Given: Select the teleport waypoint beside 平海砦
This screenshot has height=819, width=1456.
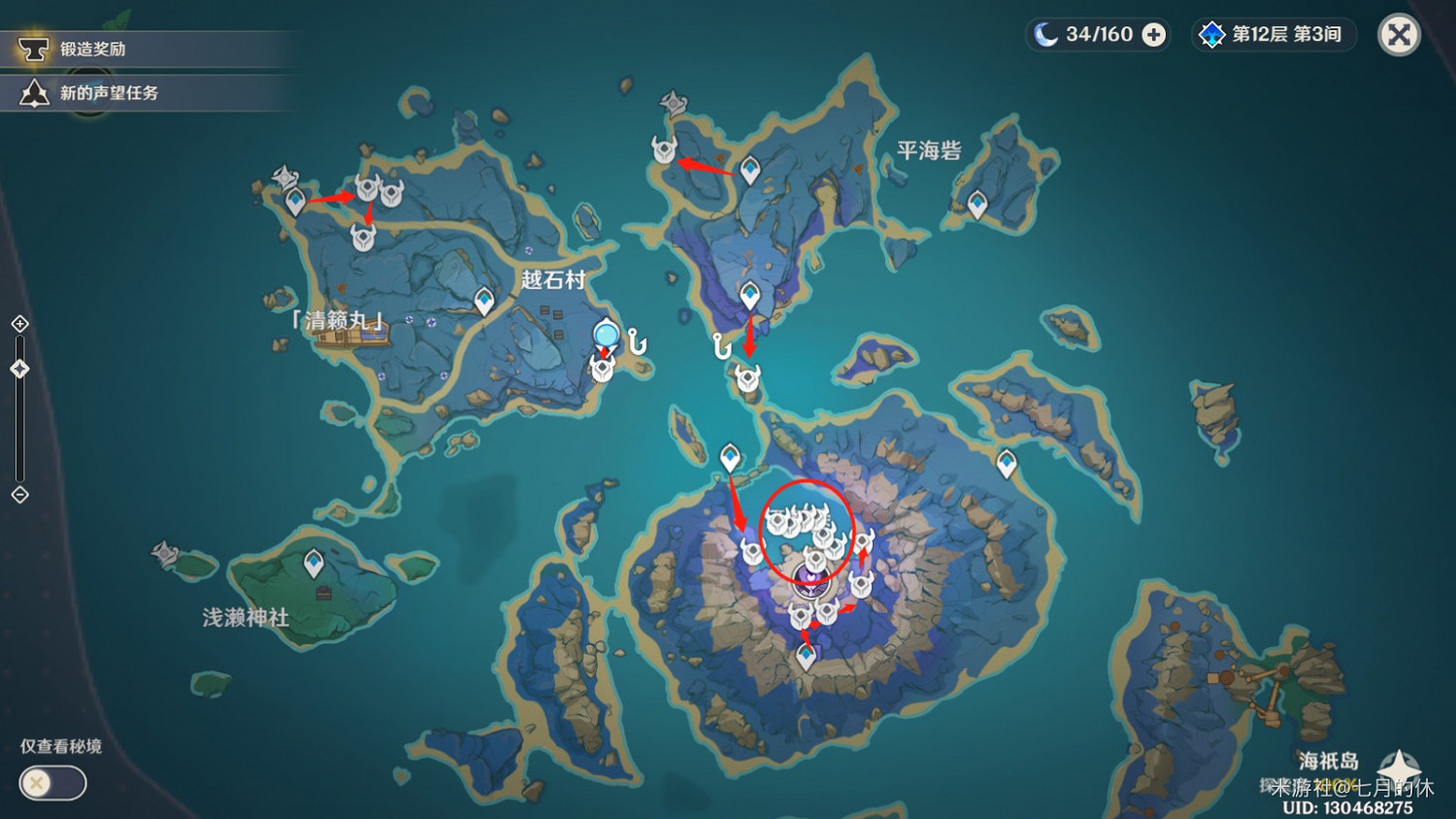Looking at the screenshot, I should tap(976, 203).
